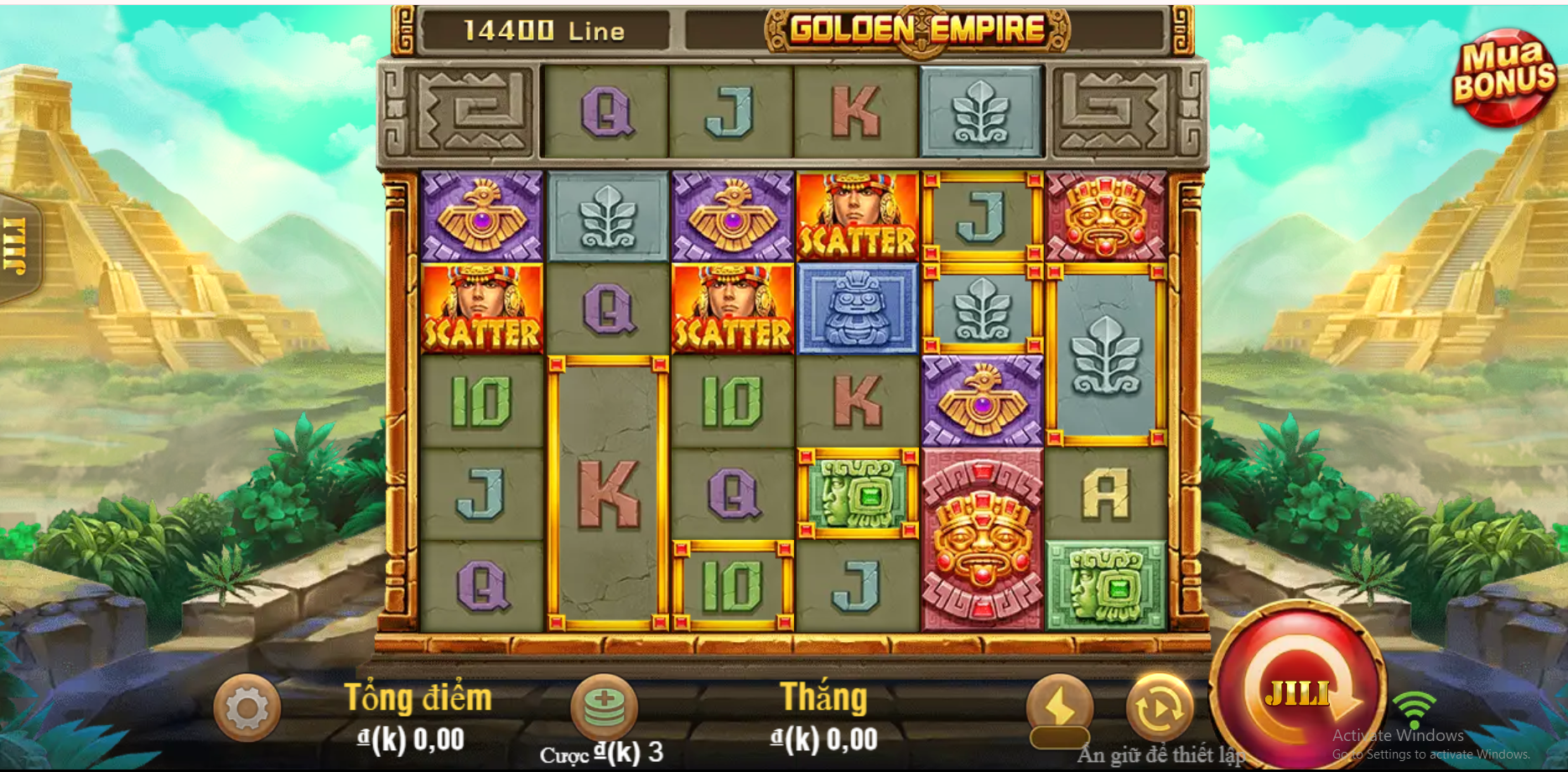Click the golden sun mask symbol

point(980,536)
